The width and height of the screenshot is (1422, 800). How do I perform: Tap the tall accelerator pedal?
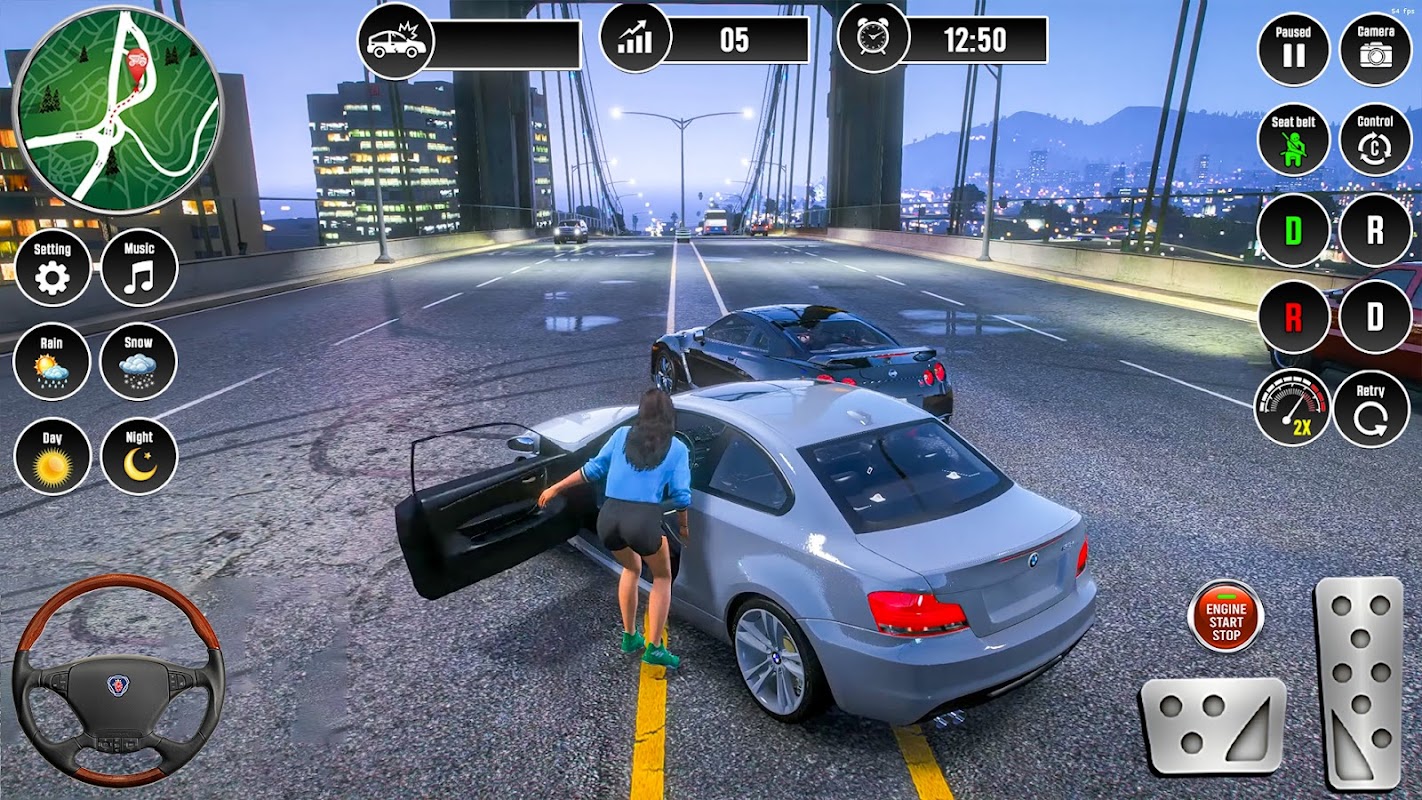1359,682
